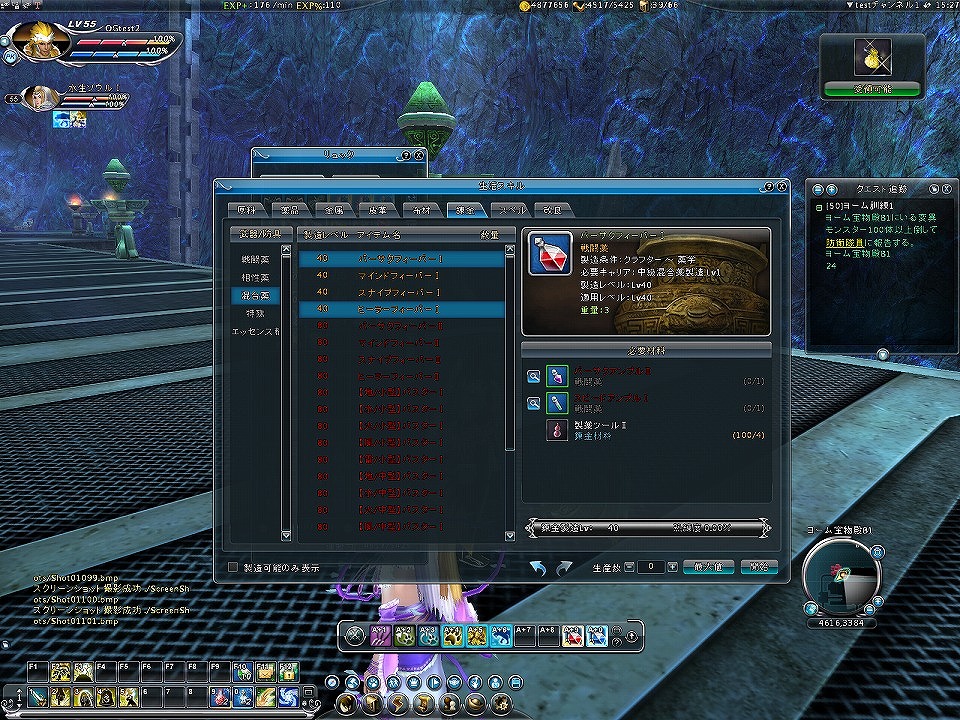Select the マインドフィーバーⅠ recipe row

pyautogui.click(x=402, y=275)
